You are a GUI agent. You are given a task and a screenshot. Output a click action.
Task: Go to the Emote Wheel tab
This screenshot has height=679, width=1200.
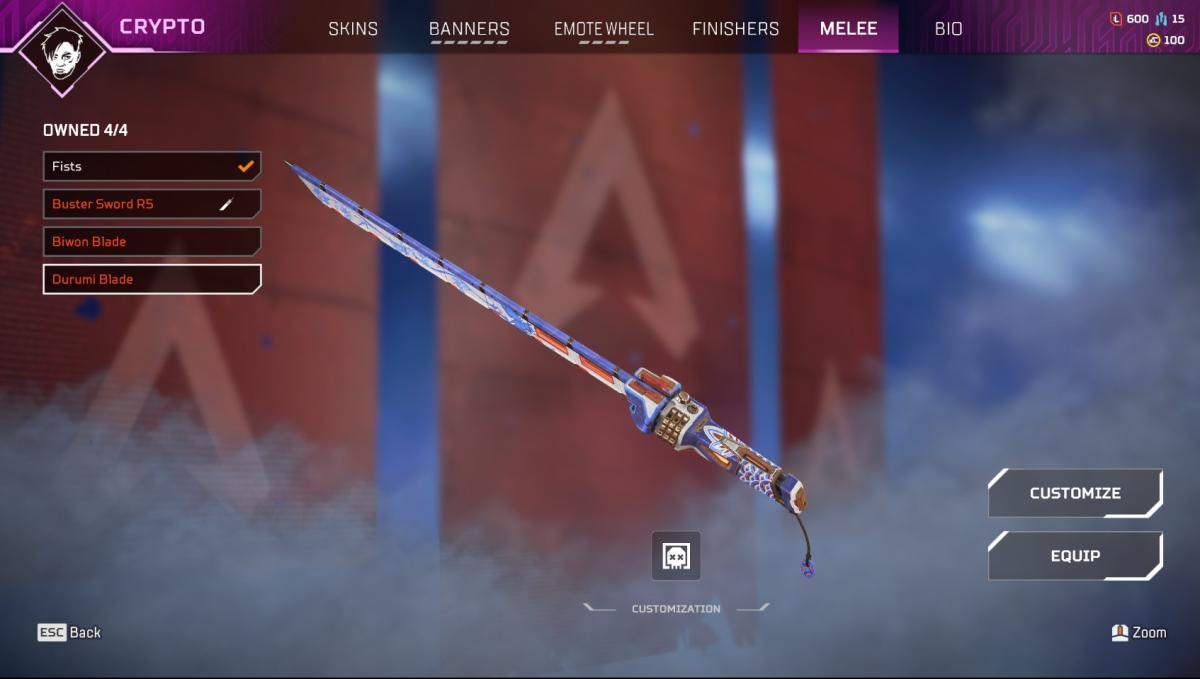[604, 29]
